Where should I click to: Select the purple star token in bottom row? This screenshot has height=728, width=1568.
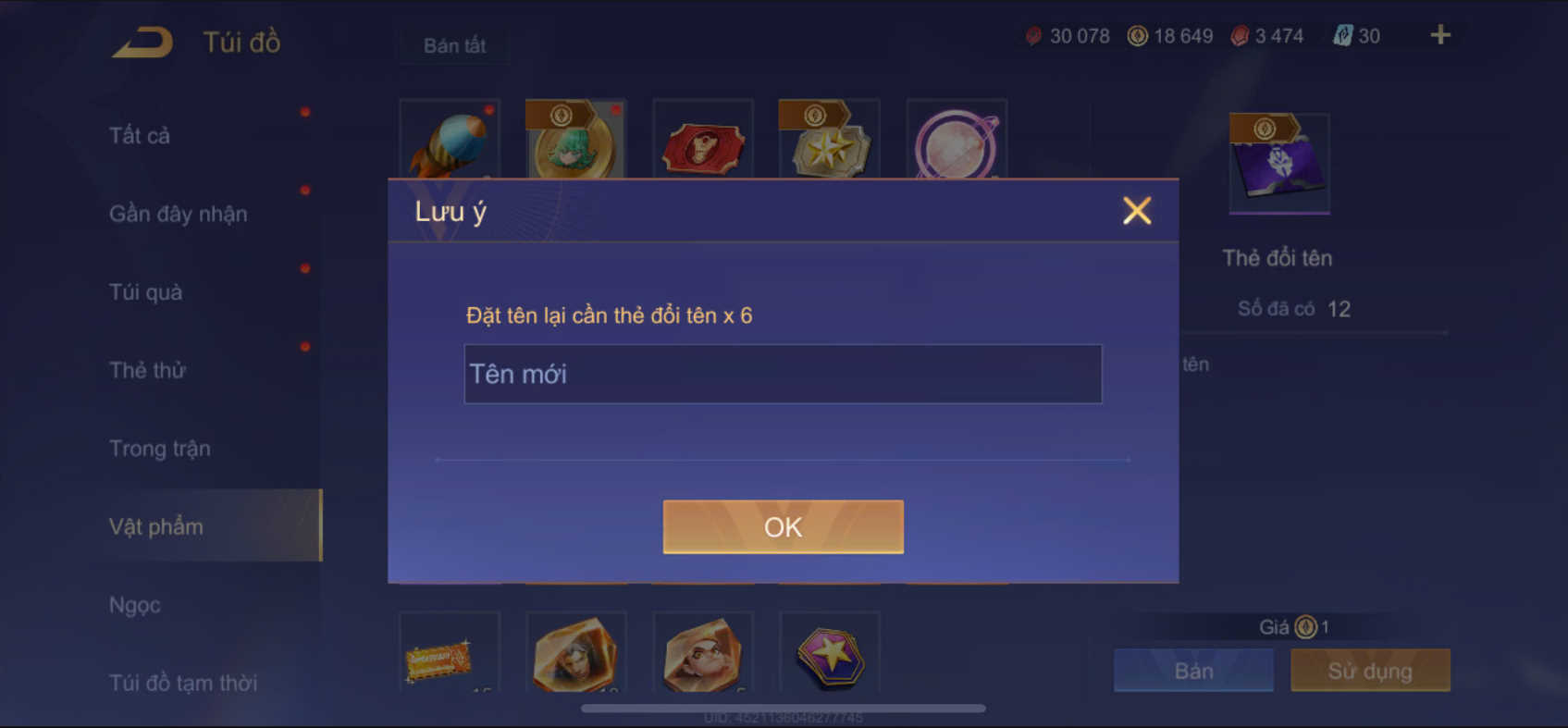[x=829, y=654]
